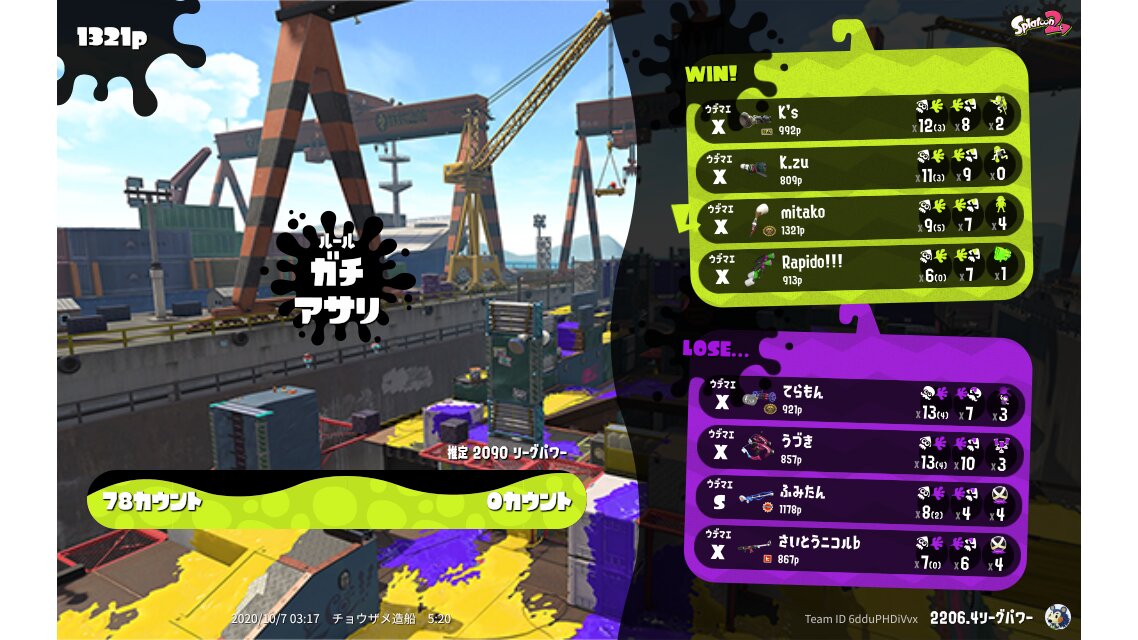The height and width of the screenshot is (640, 1138).
Task: Select the うづき player row
Action: click(x=860, y=451)
